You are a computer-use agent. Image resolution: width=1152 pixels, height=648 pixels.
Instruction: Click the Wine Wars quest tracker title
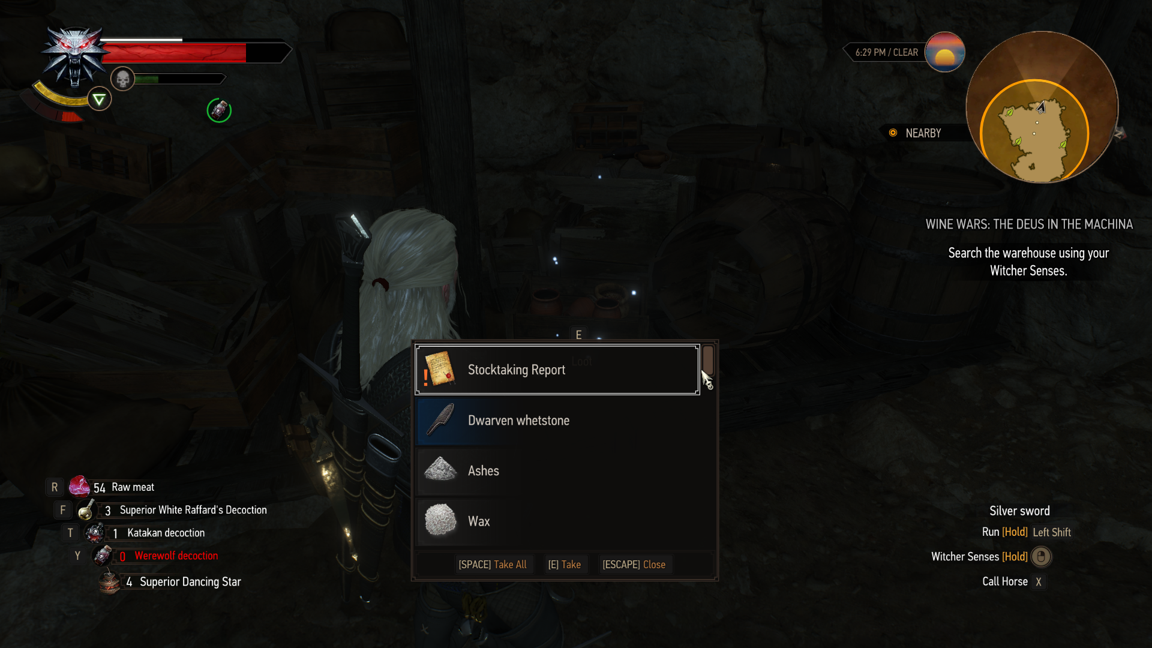(1028, 225)
